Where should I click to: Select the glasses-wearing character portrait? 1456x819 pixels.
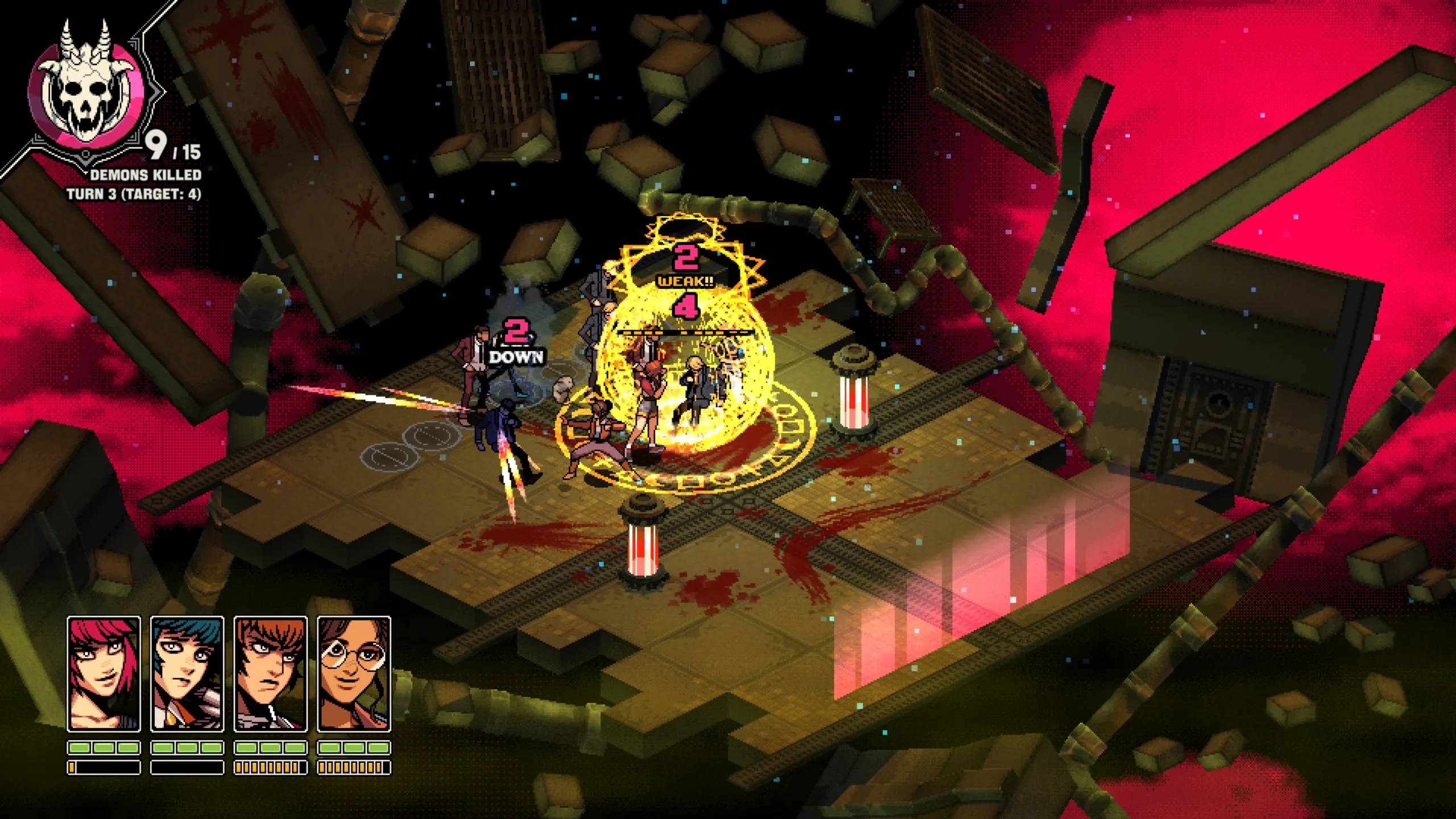click(x=354, y=673)
